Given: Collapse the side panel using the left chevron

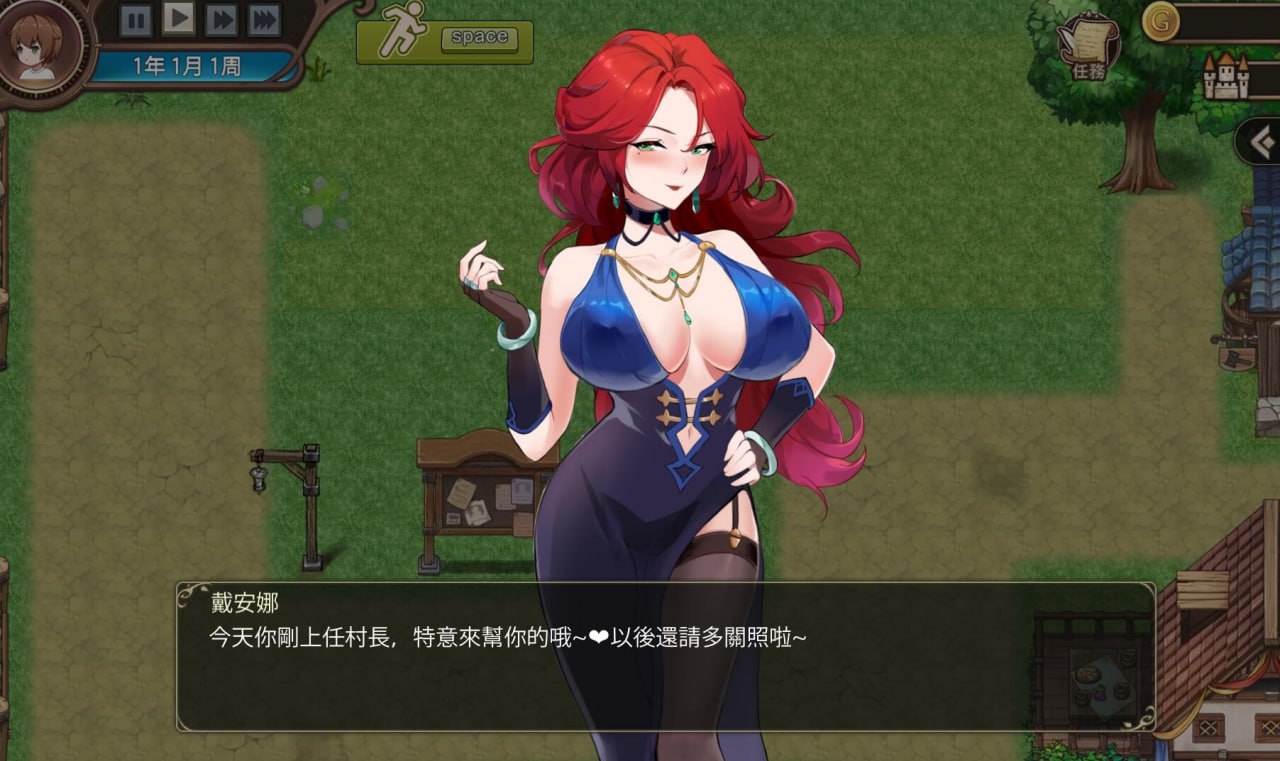Looking at the screenshot, I should [x=1259, y=141].
